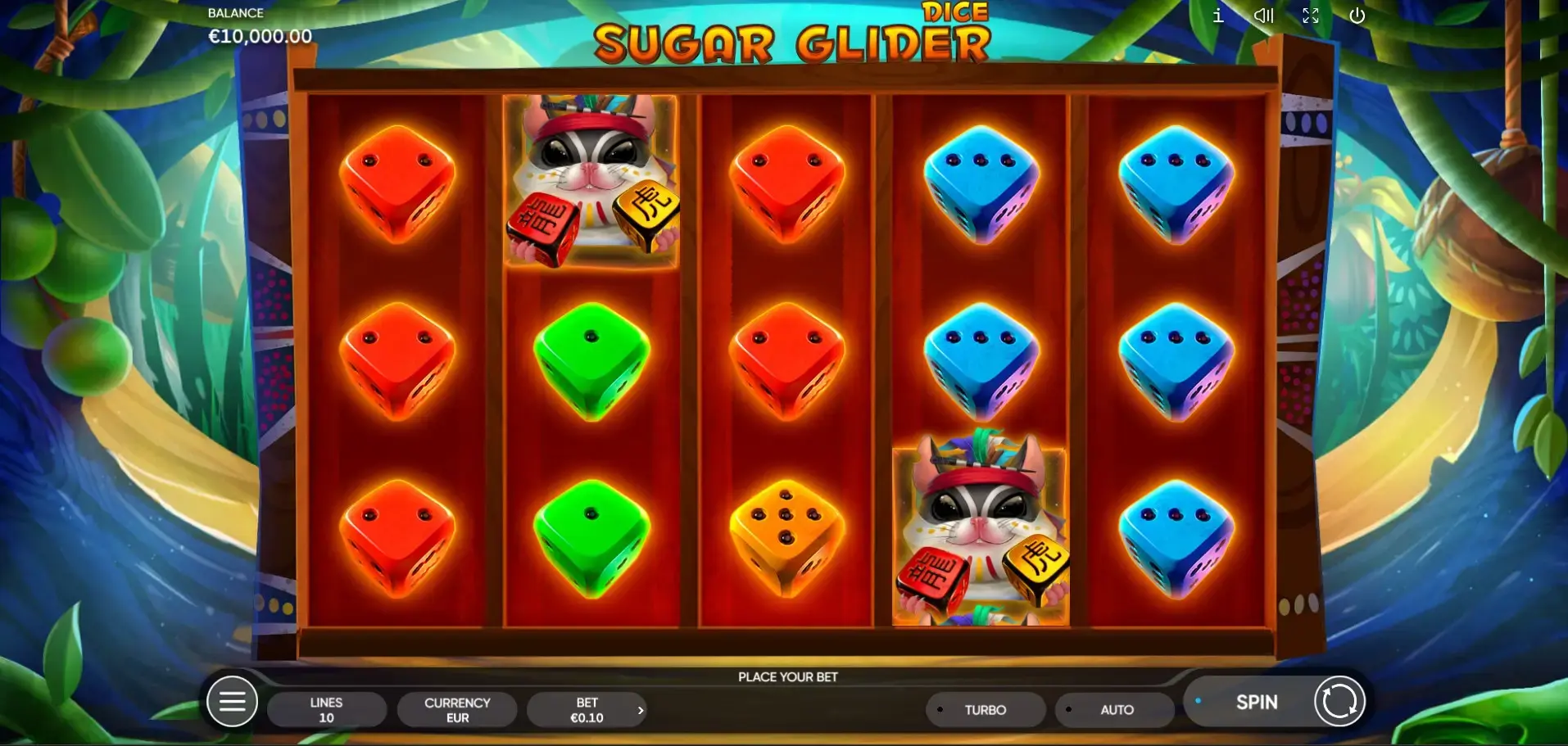Viewport: 1568px width, 746px height.
Task: Show the game info page
Action: coord(1218,16)
